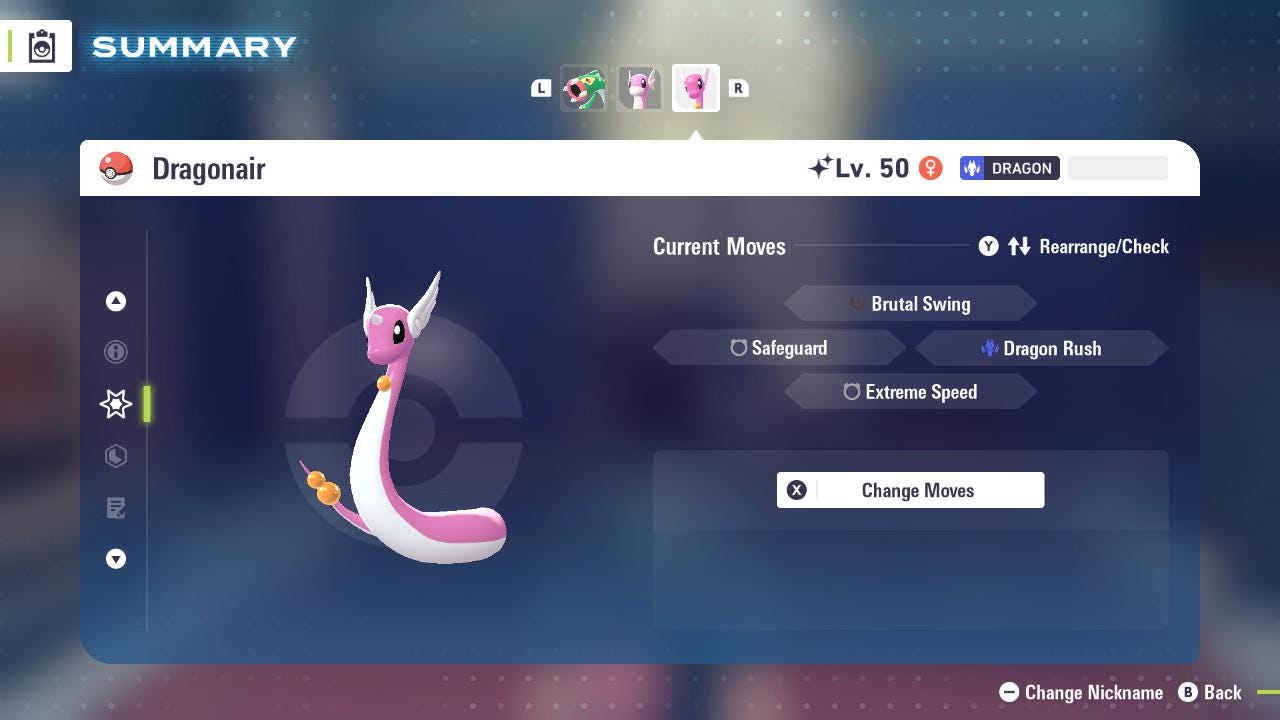Click the down arrow below the sidebar icons
1280x720 pixels.
click(116, 559)
